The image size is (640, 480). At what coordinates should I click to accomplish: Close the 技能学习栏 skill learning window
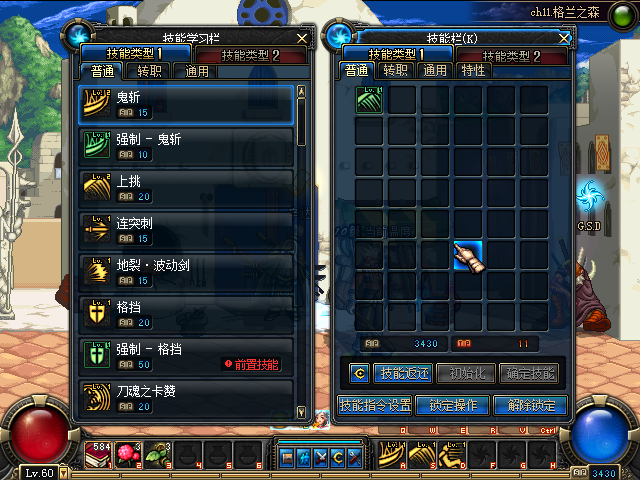pos(303,37)
